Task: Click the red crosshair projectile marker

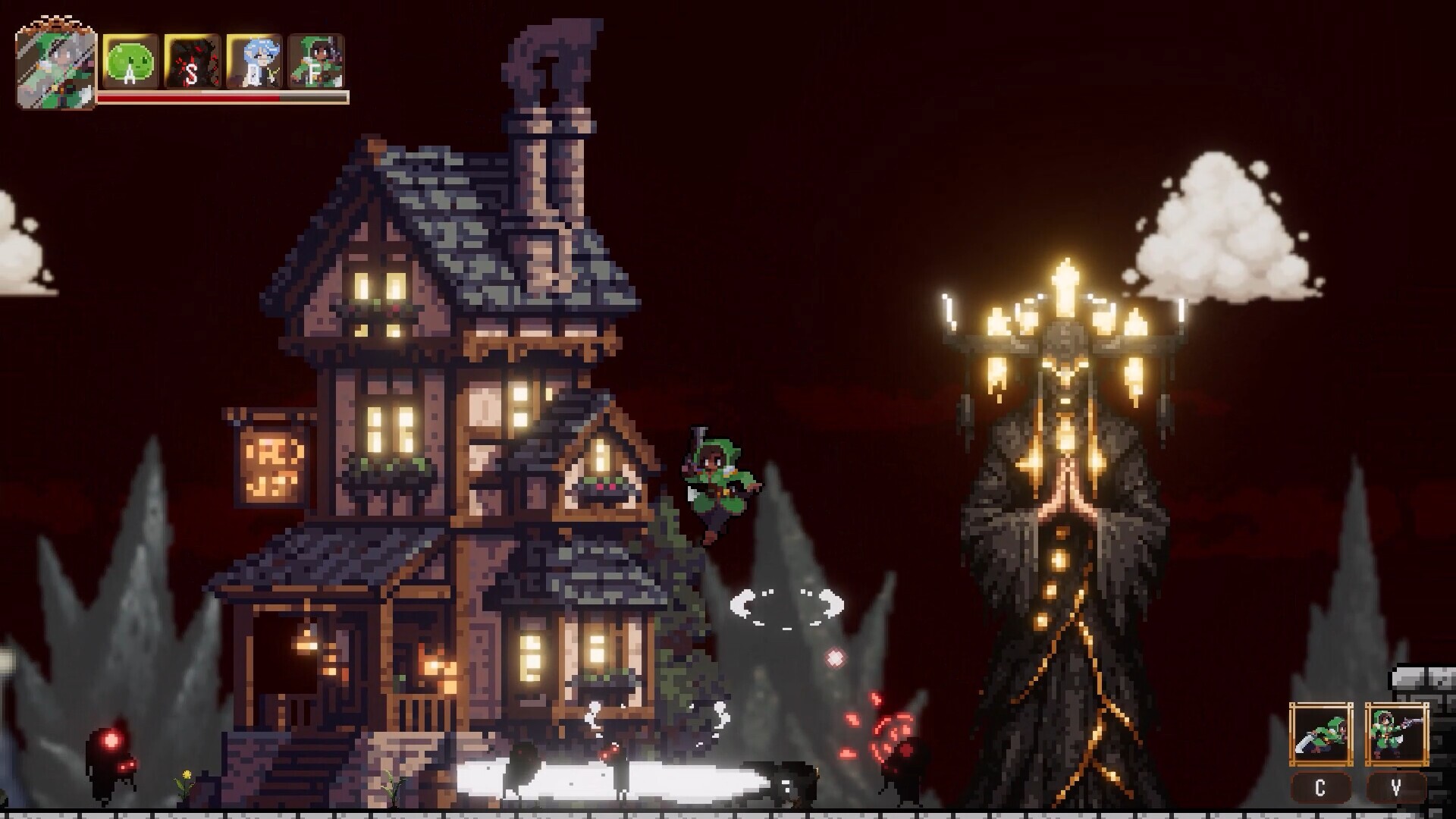Action: (834, 657)
